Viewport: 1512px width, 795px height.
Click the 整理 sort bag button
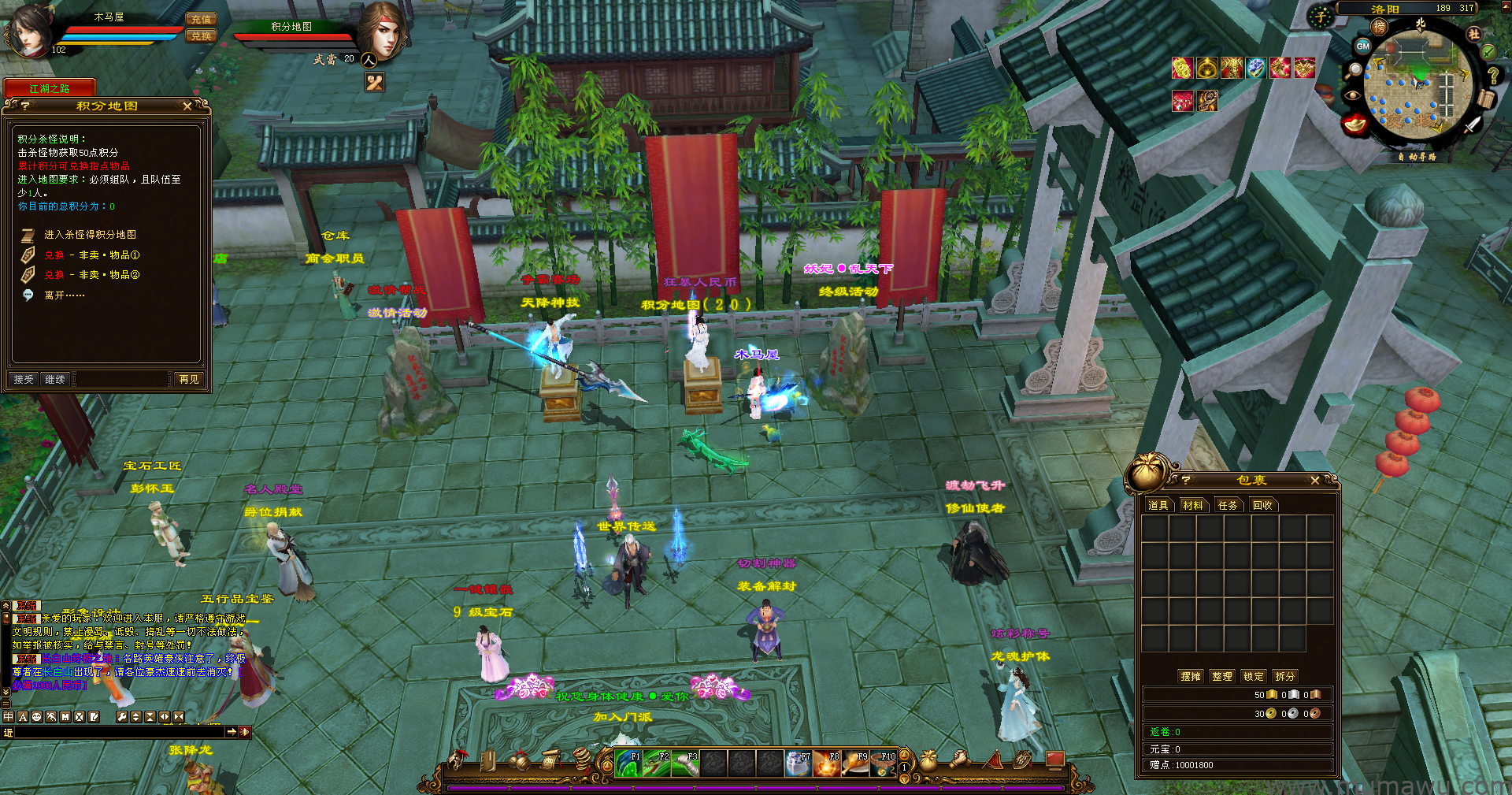(1222, 677)
